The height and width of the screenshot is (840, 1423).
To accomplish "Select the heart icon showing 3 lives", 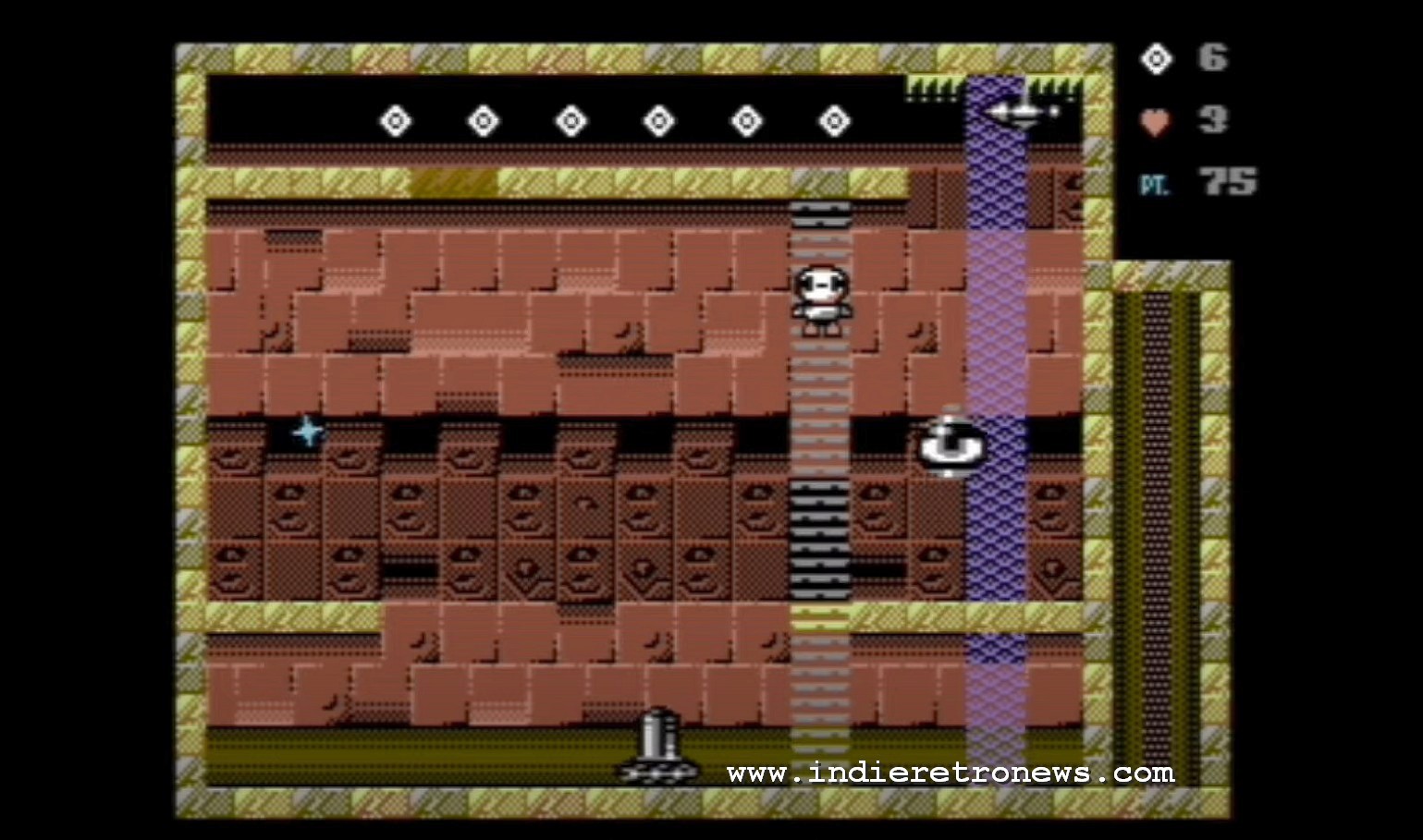I will [x=1157, y=121].
